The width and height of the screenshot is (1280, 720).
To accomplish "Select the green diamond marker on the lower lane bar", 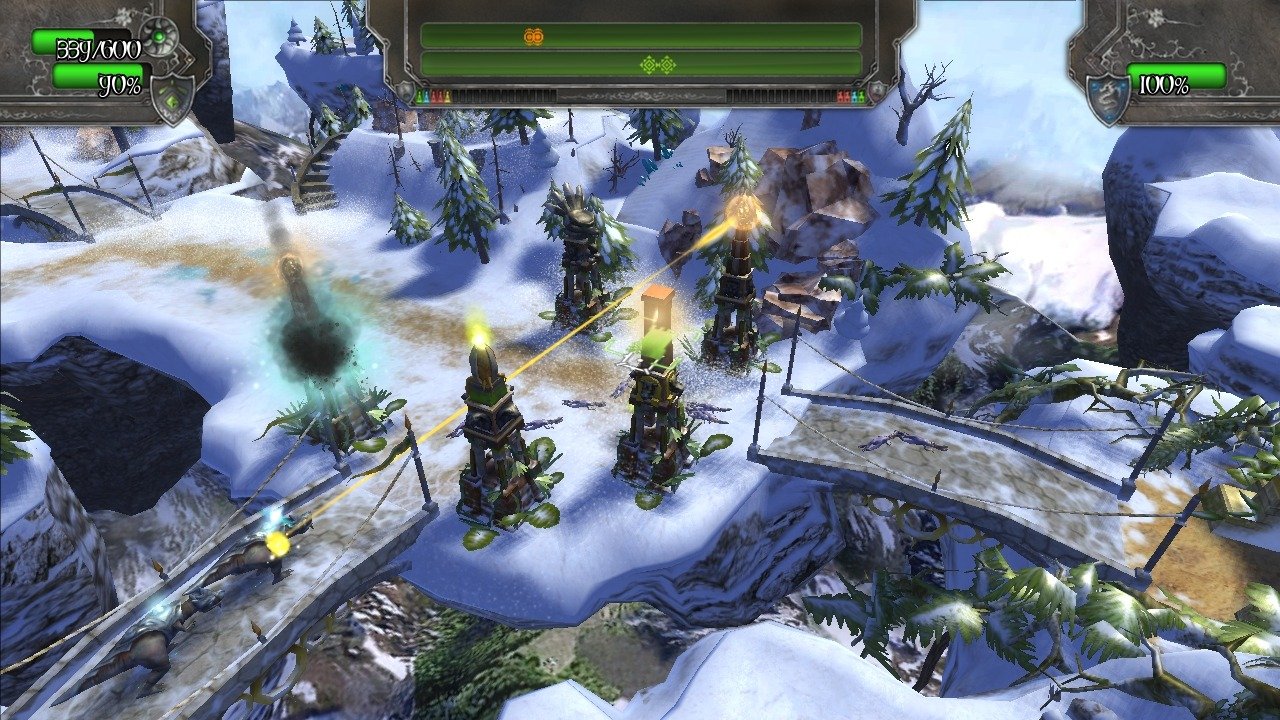I will (658, 65).
